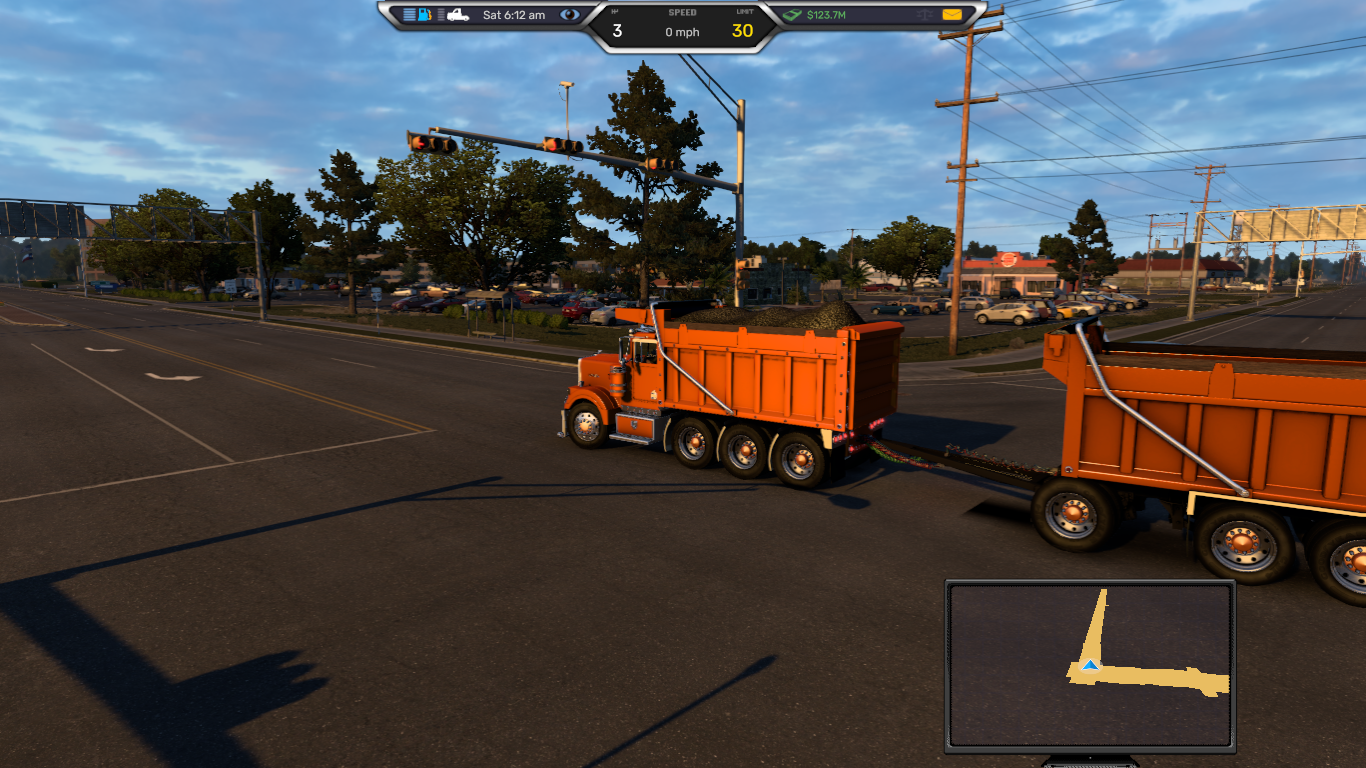Click the balance scales icon
Viewport: 1366px width, 768px height.
point(924,15)
